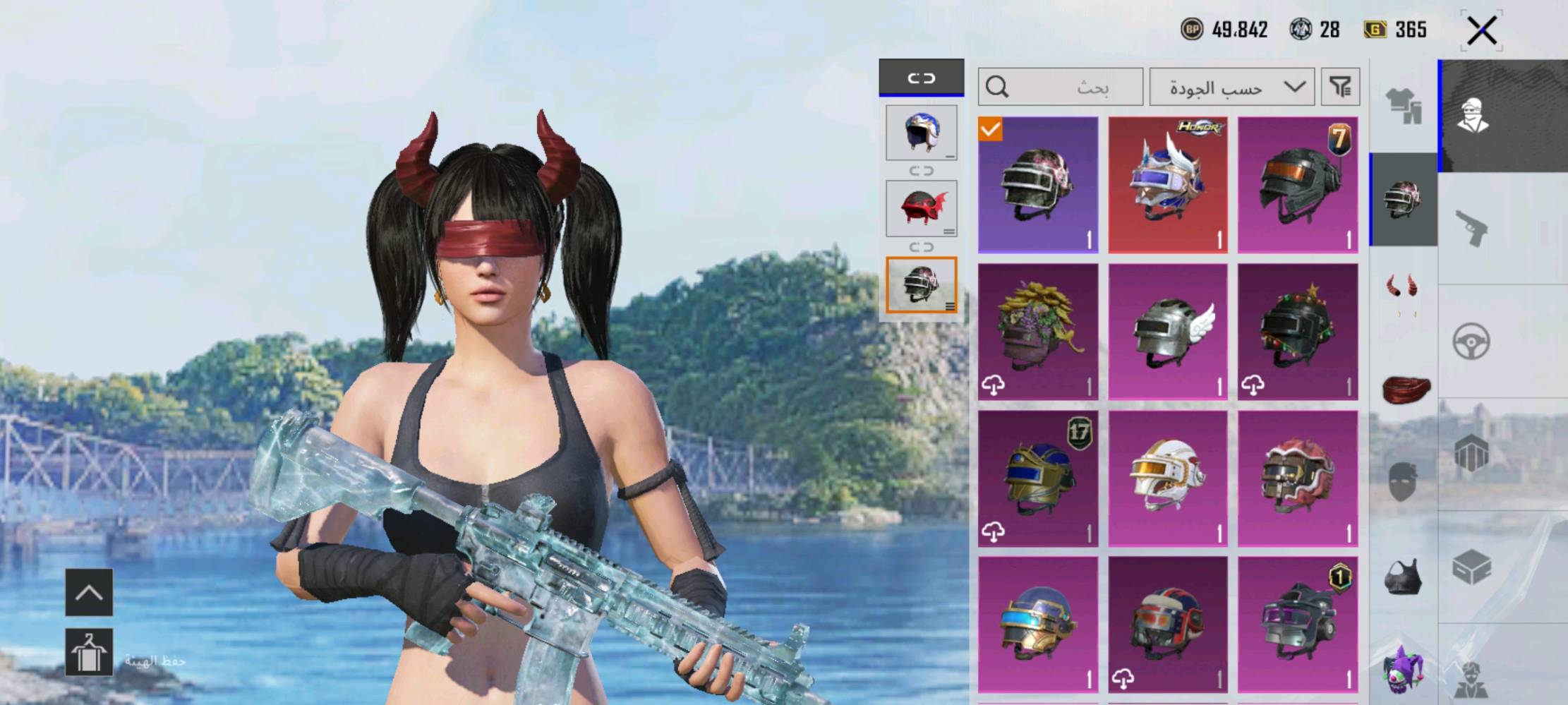Image resolution: width=1568 pixels, height=705 pixels.
Task: Choose the flower-crowned helmet skin
Action: (x=1038, y=332)
